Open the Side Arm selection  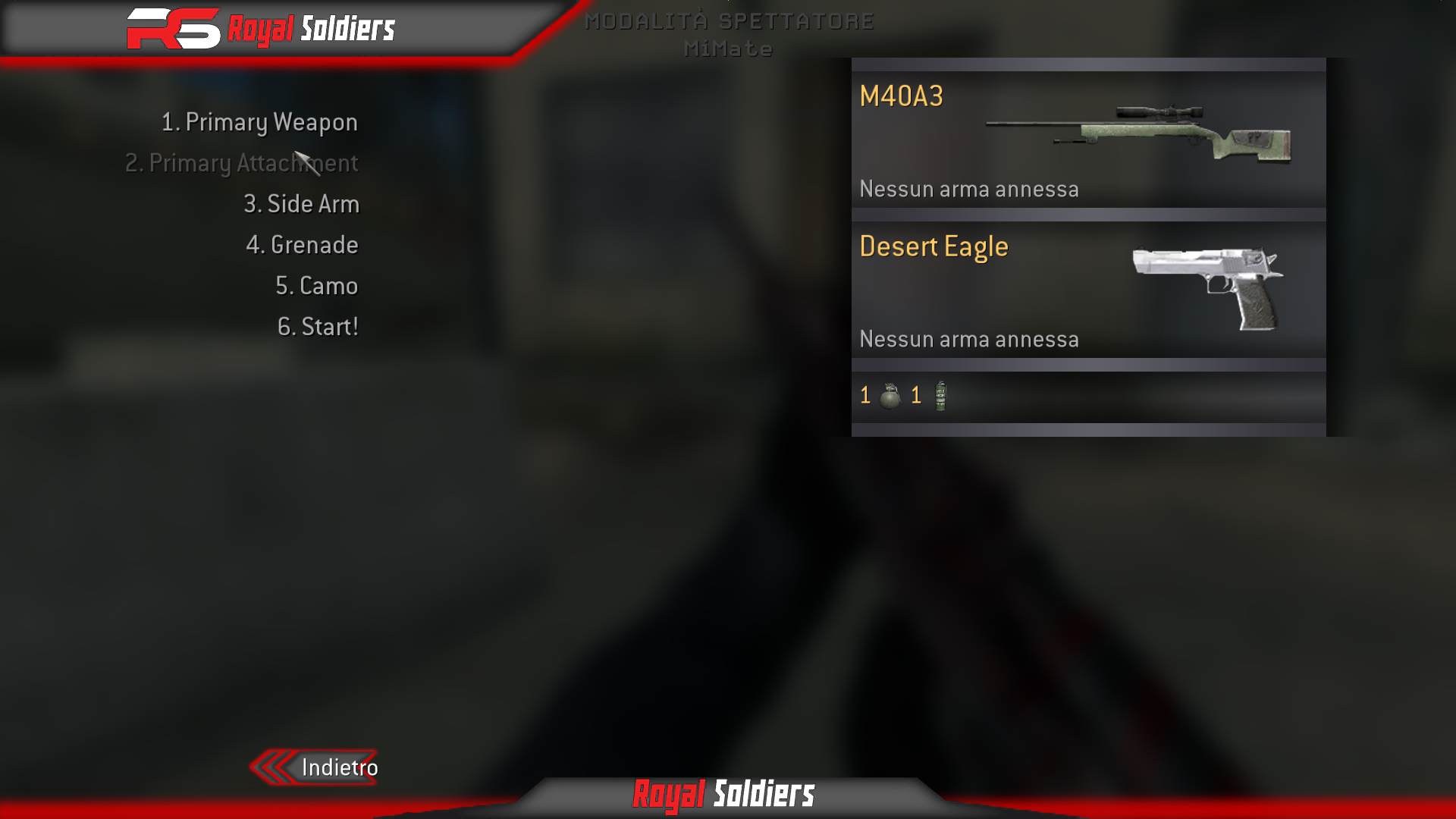click(x=302, y=203)
